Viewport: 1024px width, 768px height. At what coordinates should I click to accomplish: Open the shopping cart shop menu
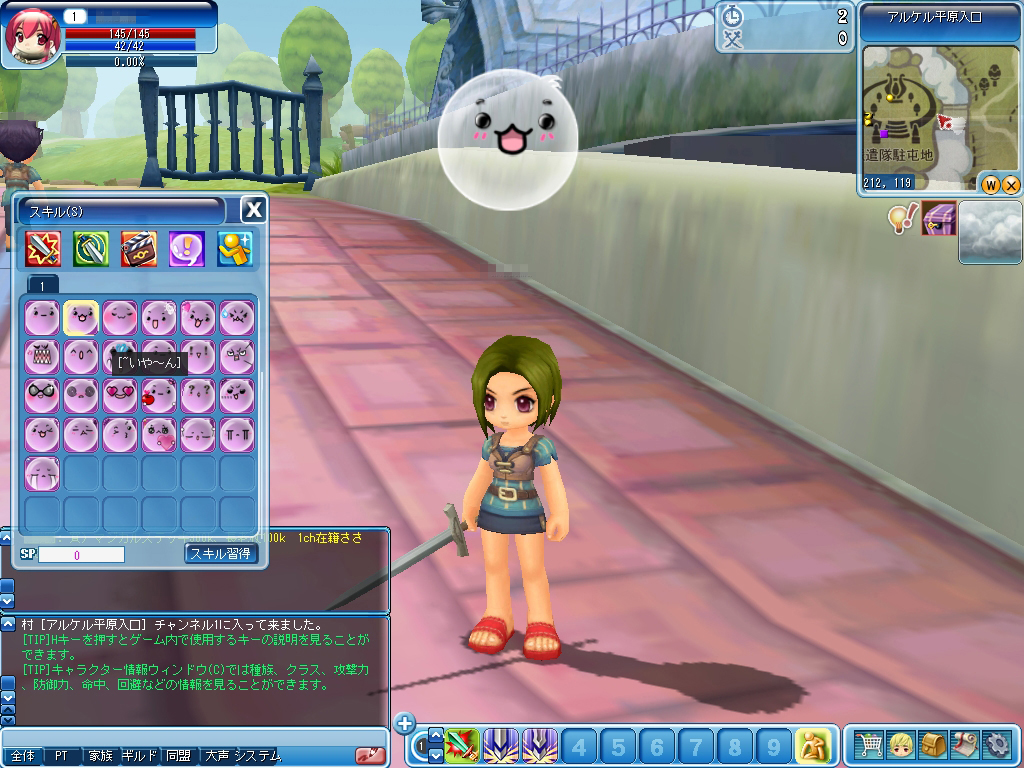869,745
